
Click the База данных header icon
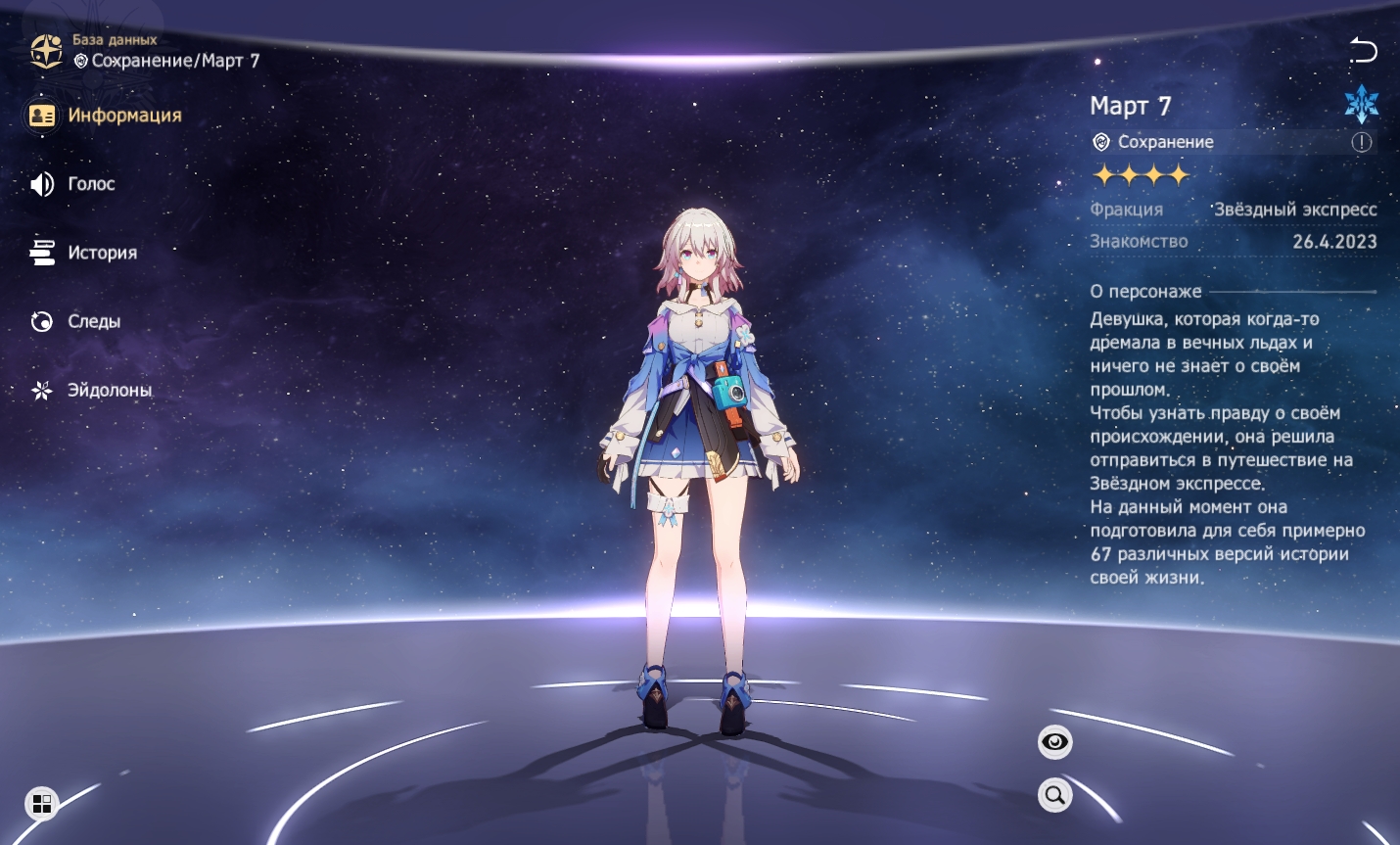(x=46, y=51)
